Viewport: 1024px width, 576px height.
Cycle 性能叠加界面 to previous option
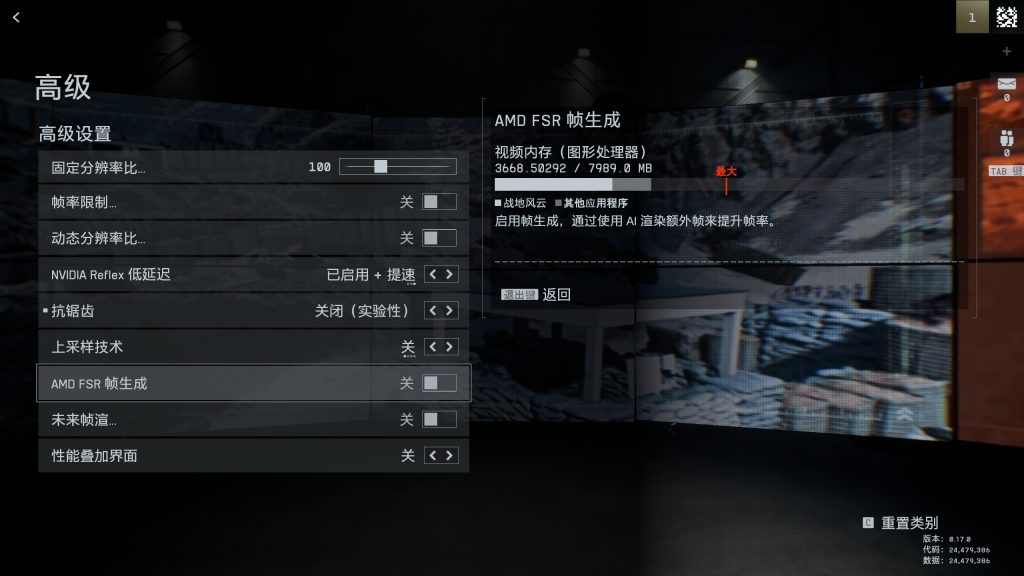(x=432, y=456)
